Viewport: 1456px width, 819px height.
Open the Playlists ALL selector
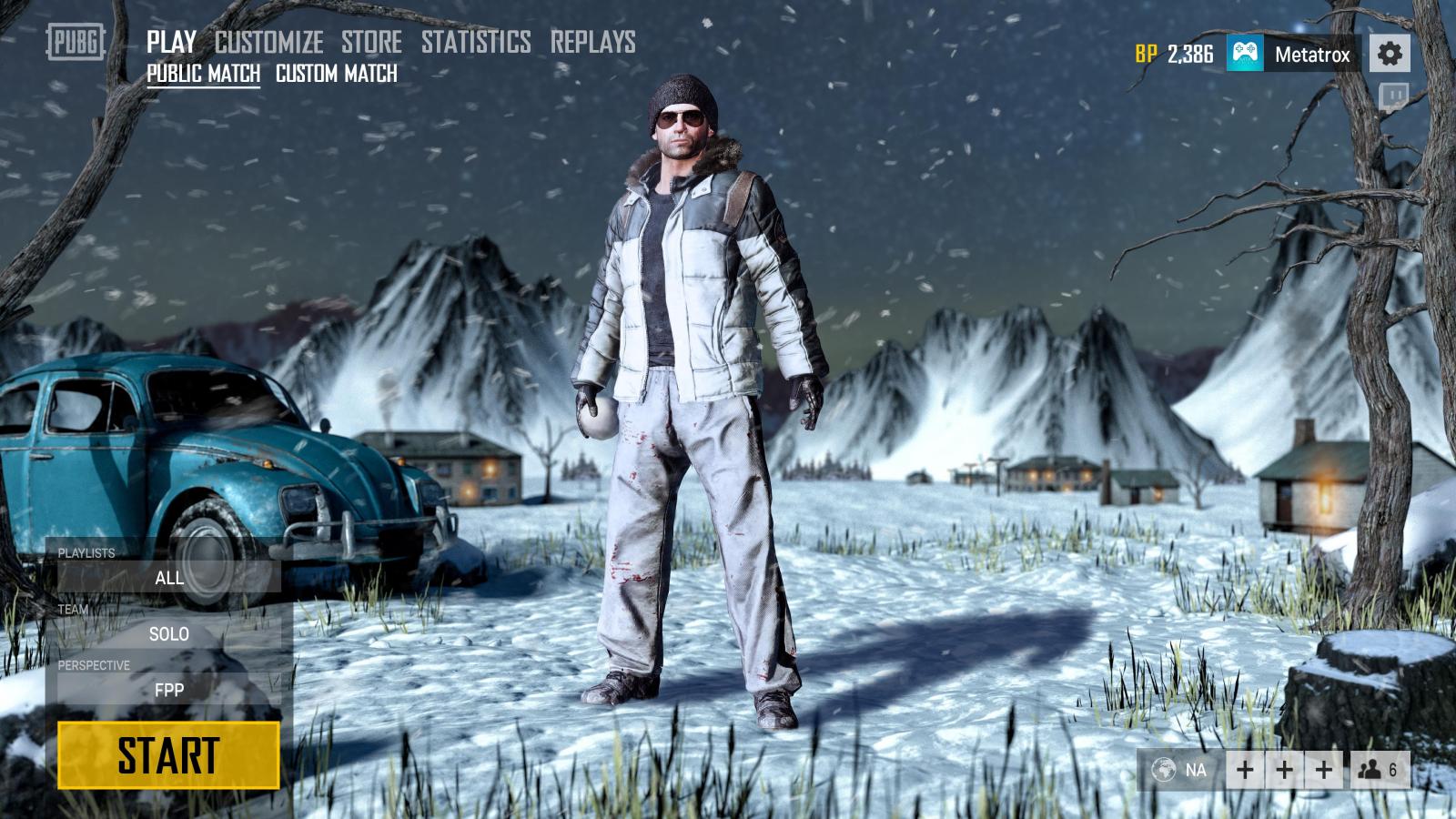169,578
